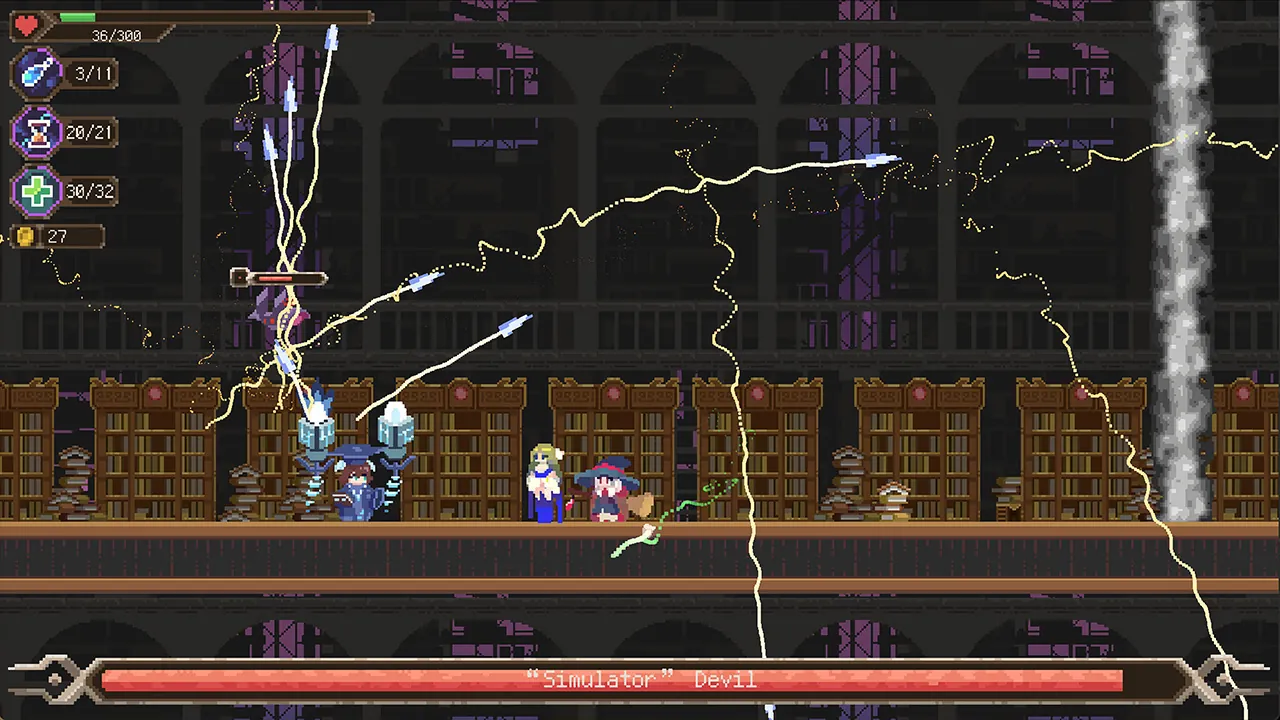Click the small enemy health bar above the imp
The height and width of the screenshot is (720, 1280).
pos(287,278)
